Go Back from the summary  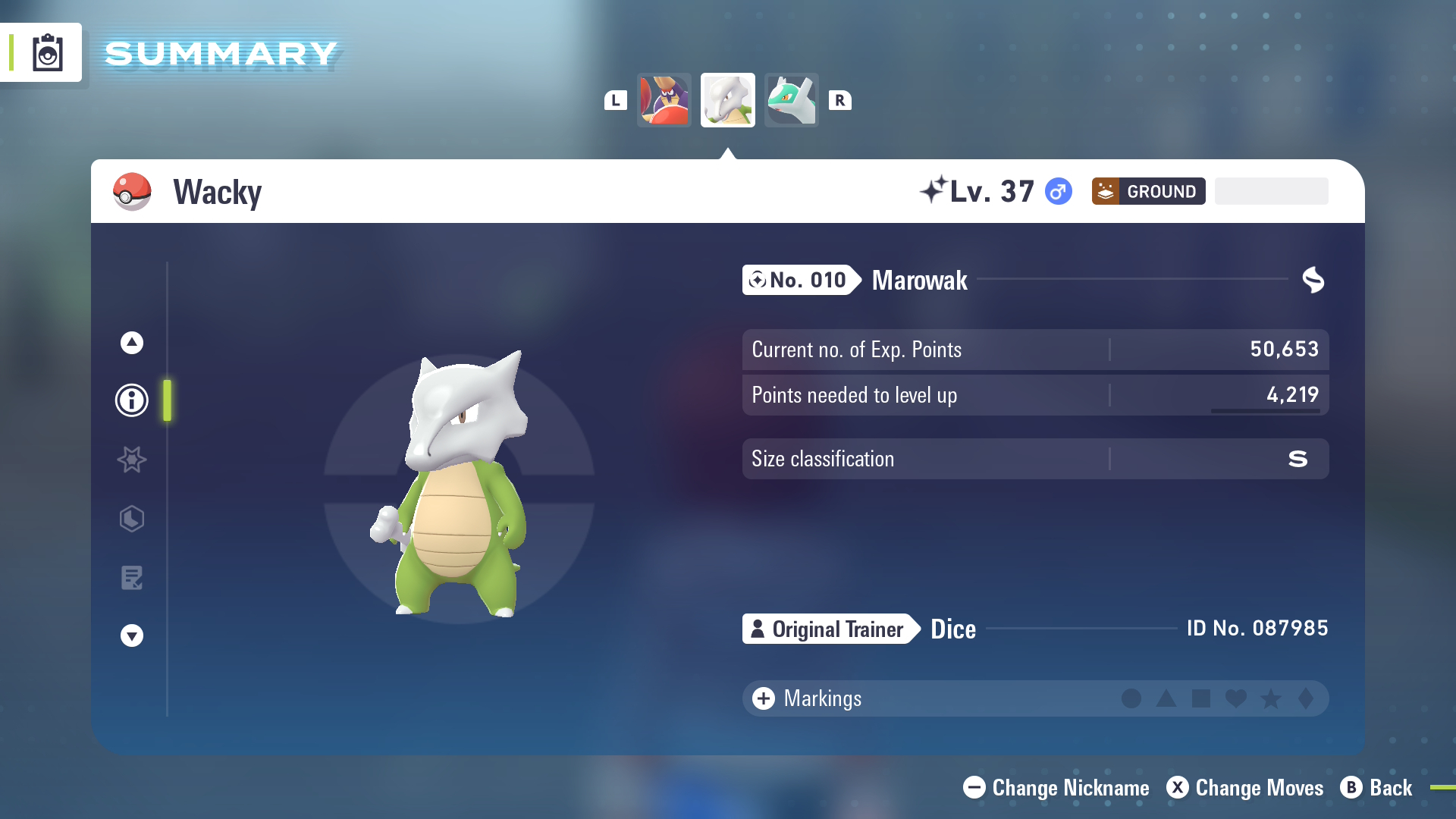(x=1376, y=788)
